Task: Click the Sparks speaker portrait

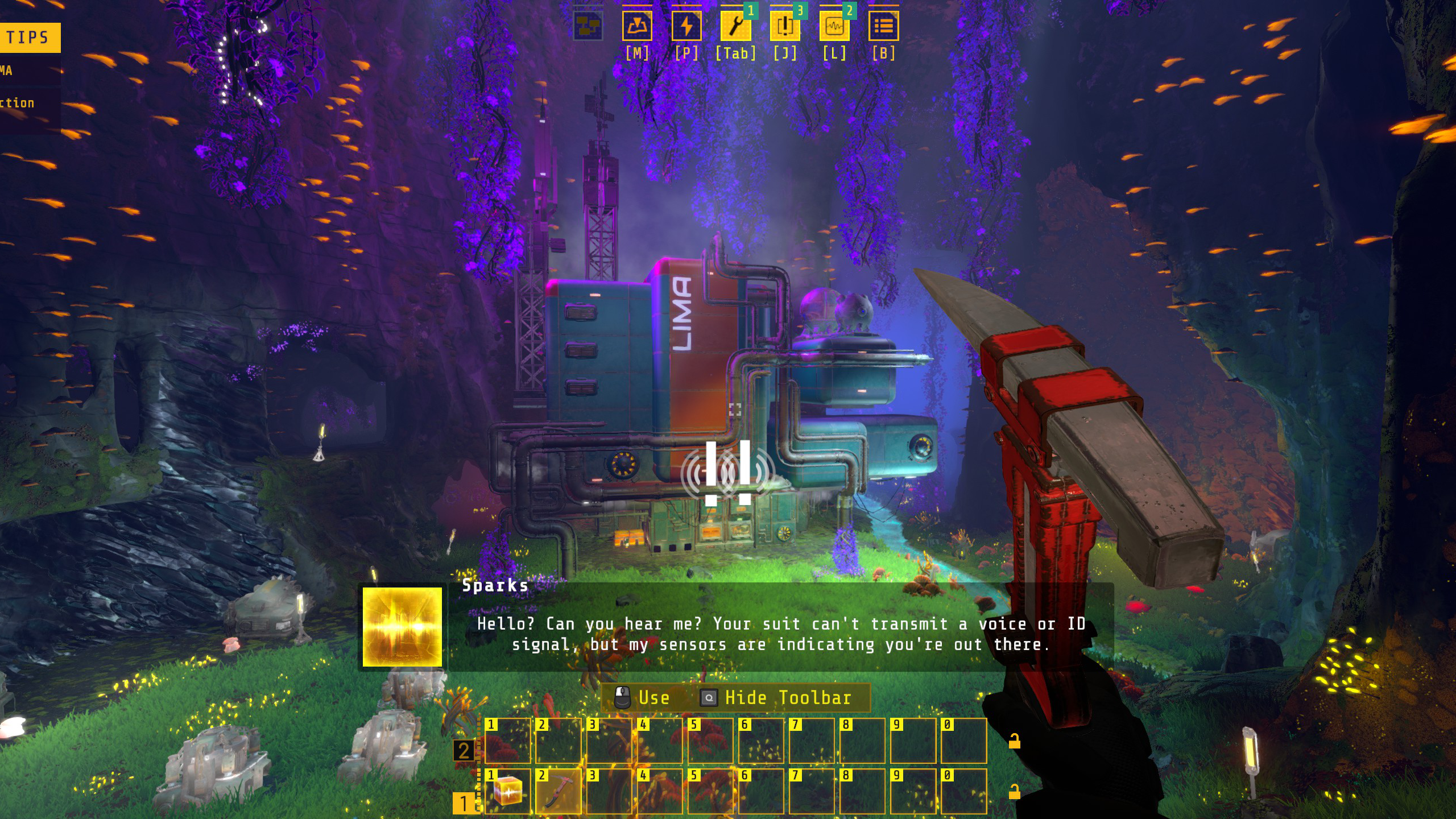Action: click(402, 627)
